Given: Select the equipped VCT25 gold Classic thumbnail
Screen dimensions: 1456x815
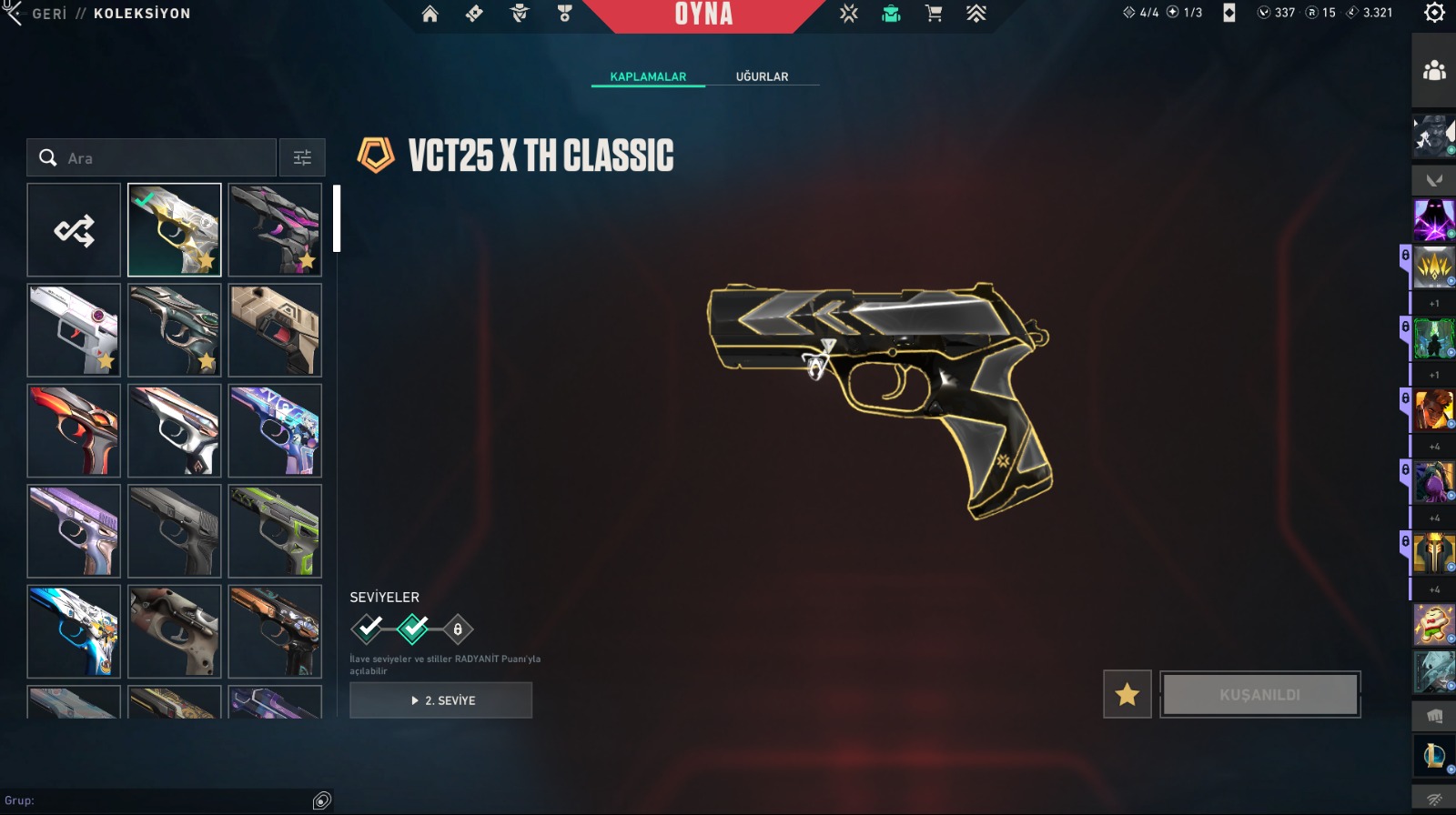Looking at the screenshot, I should tap(175, 230).
